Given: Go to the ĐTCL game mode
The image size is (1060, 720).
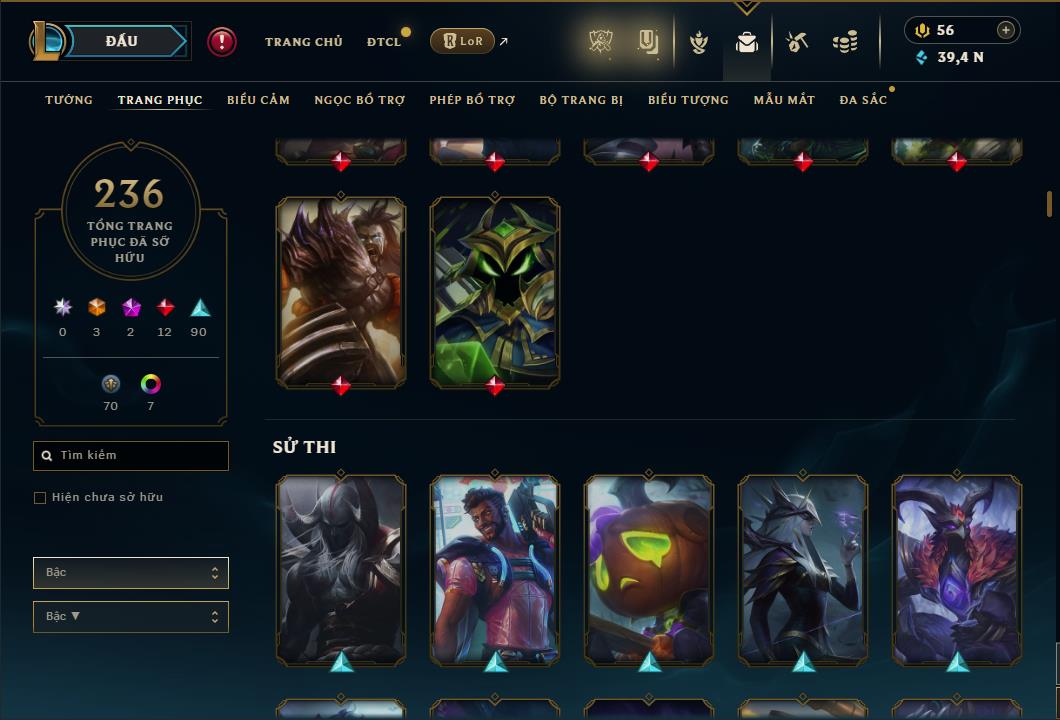Looking at the screenshot, I should tap(383, 42).
